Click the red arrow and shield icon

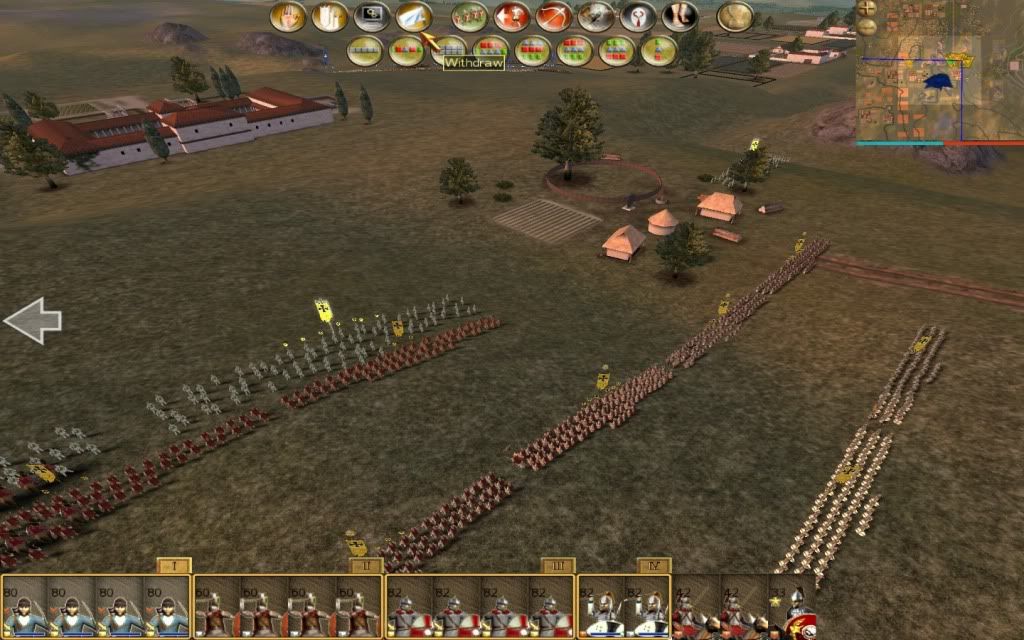511,17
